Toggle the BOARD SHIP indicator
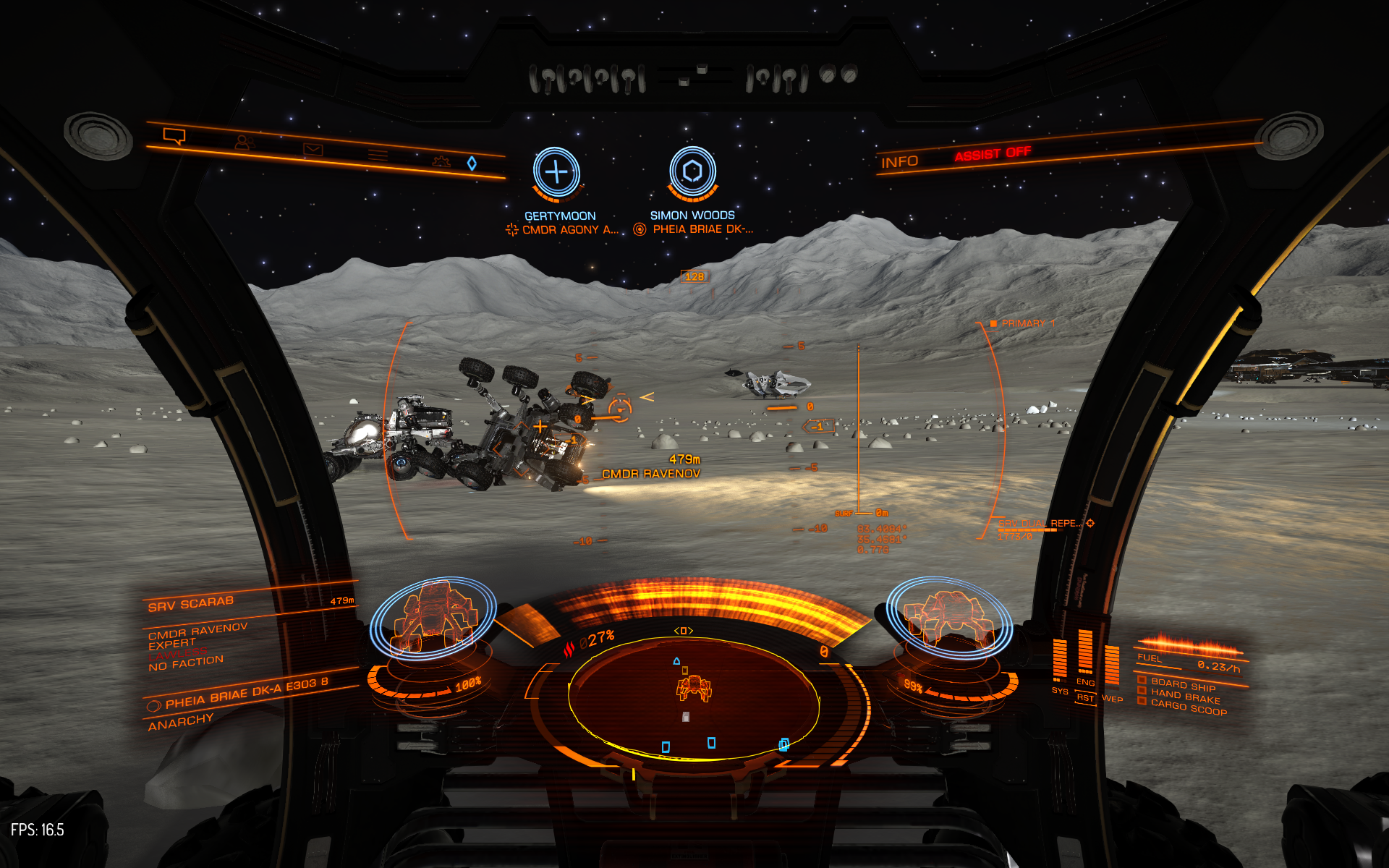 pos(1182,685)
